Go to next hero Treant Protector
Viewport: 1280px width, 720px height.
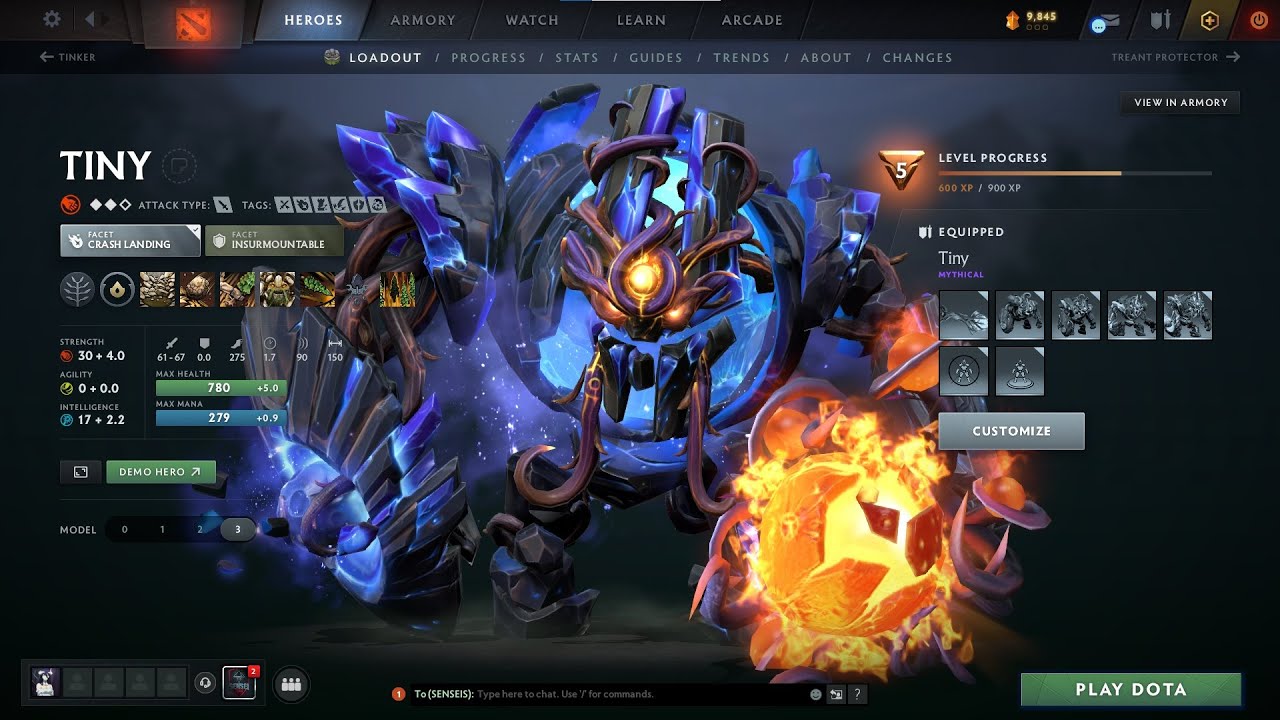pyautogui.click(x=1175, y=57)
